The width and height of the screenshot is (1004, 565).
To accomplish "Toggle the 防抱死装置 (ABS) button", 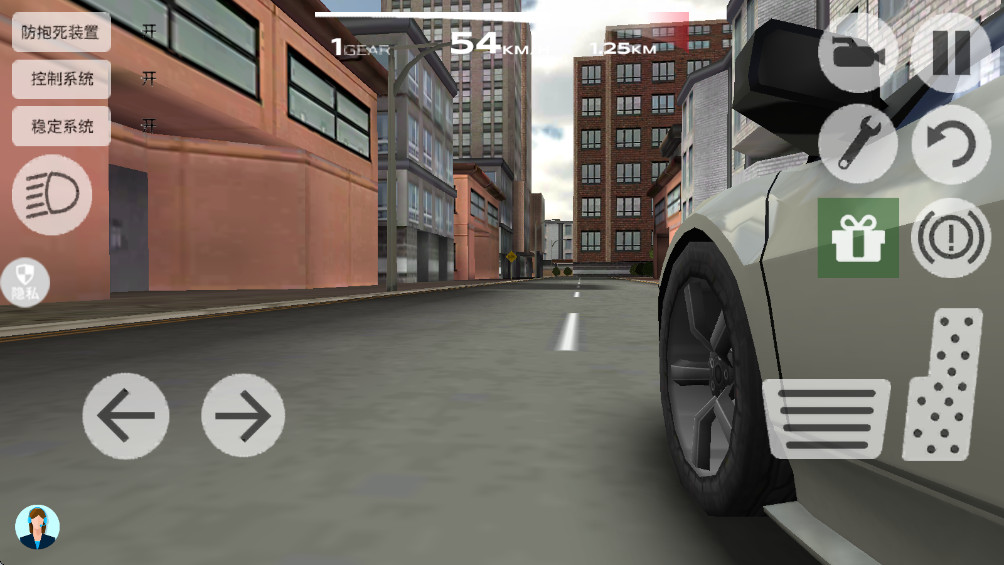I will [x=61, y=32].
